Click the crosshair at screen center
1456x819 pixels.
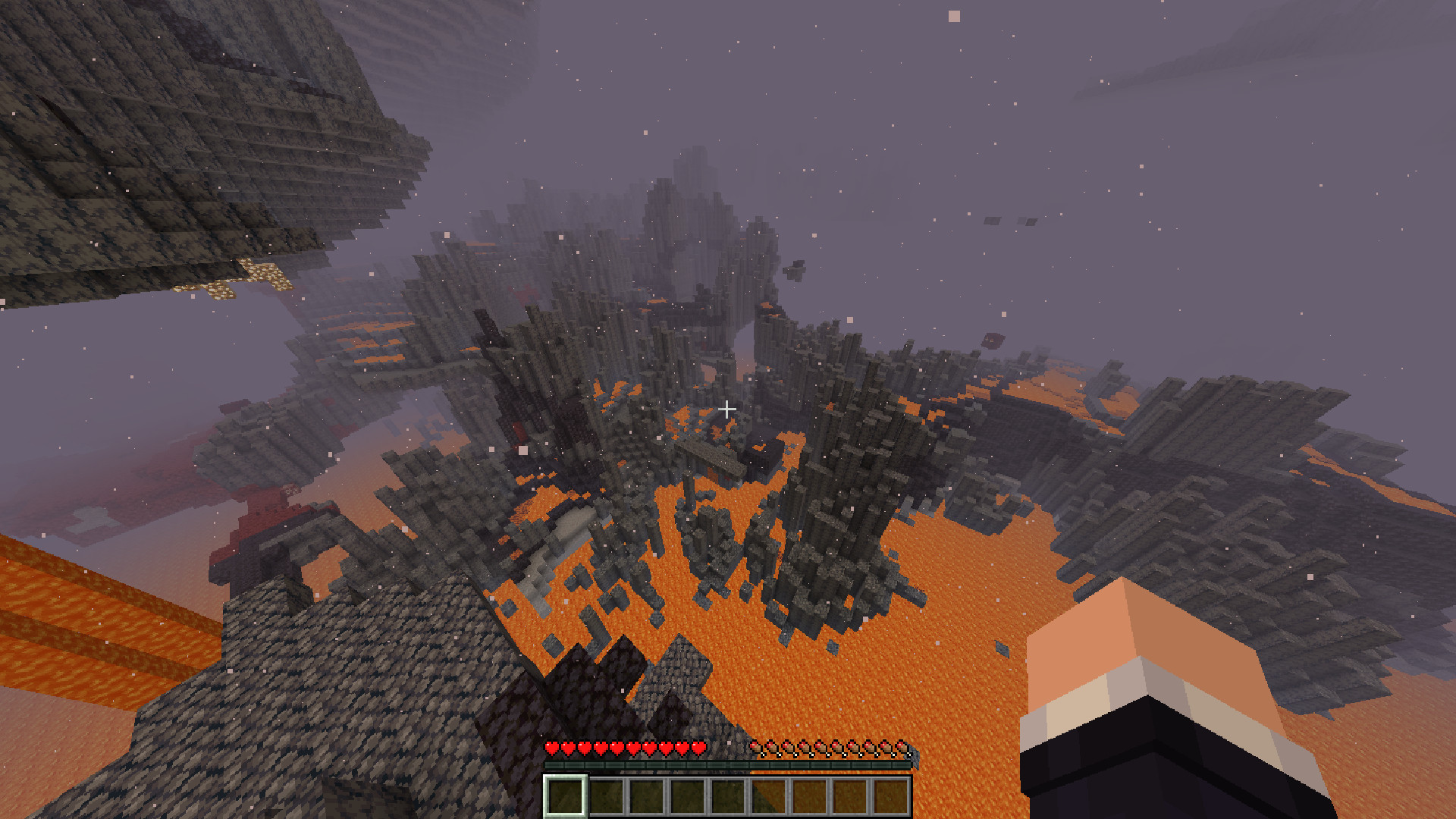728,409
